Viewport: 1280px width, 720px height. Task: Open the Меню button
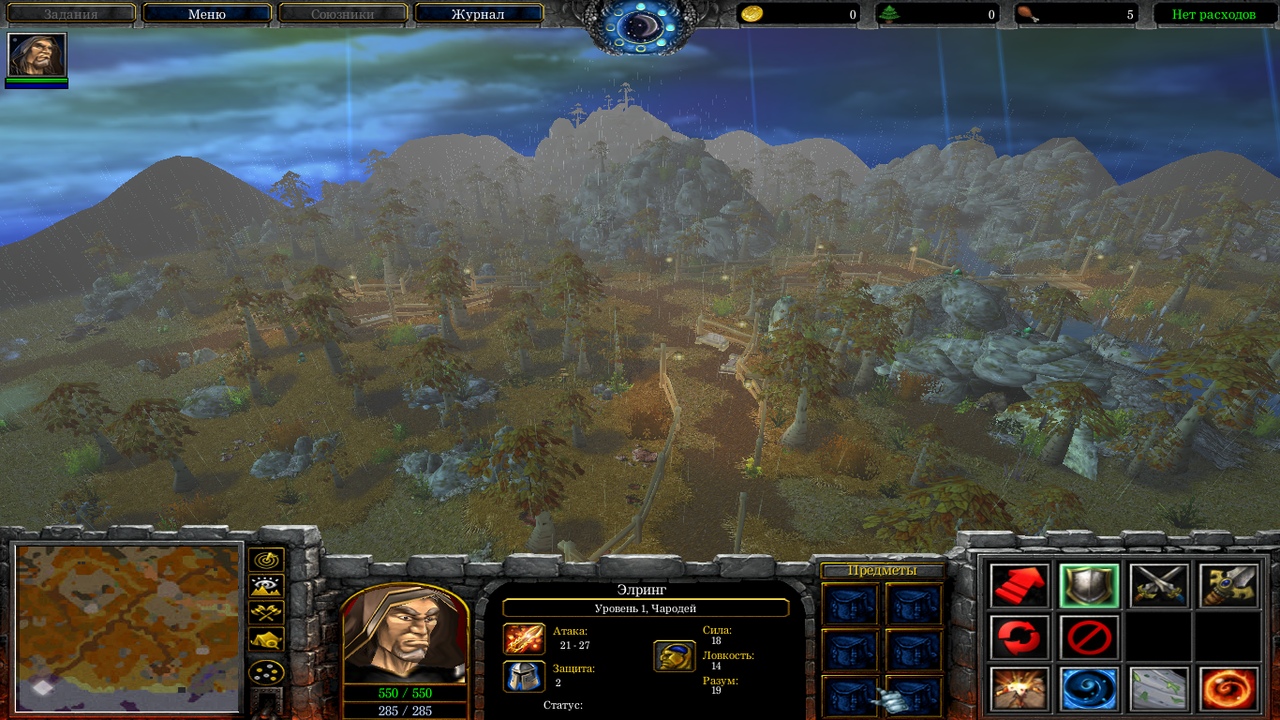(207, 14)
